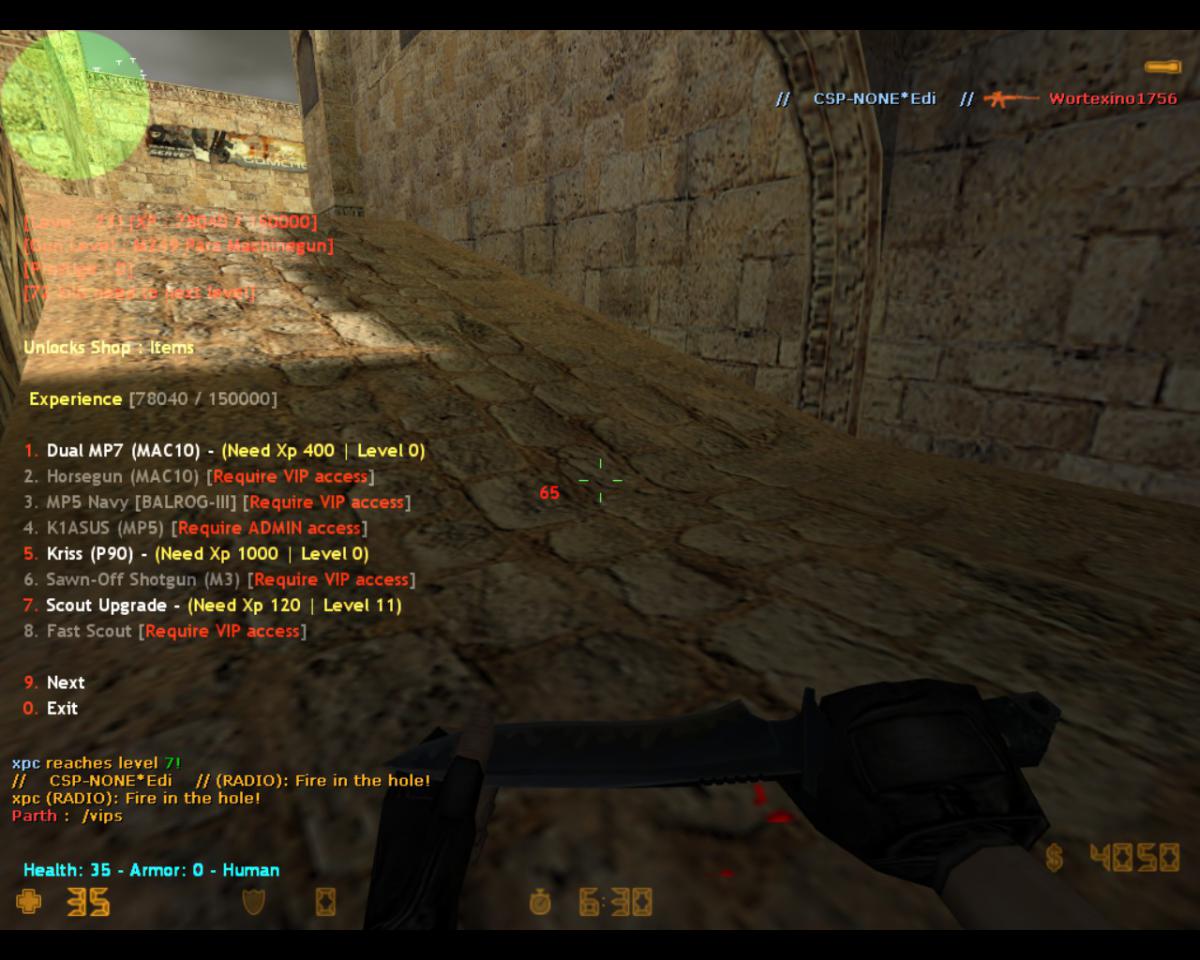Screen dimensions: 1200x960
Task: Exit the Unlocks Shop menu
Action: pyautogui.click(x=61, y=709)
